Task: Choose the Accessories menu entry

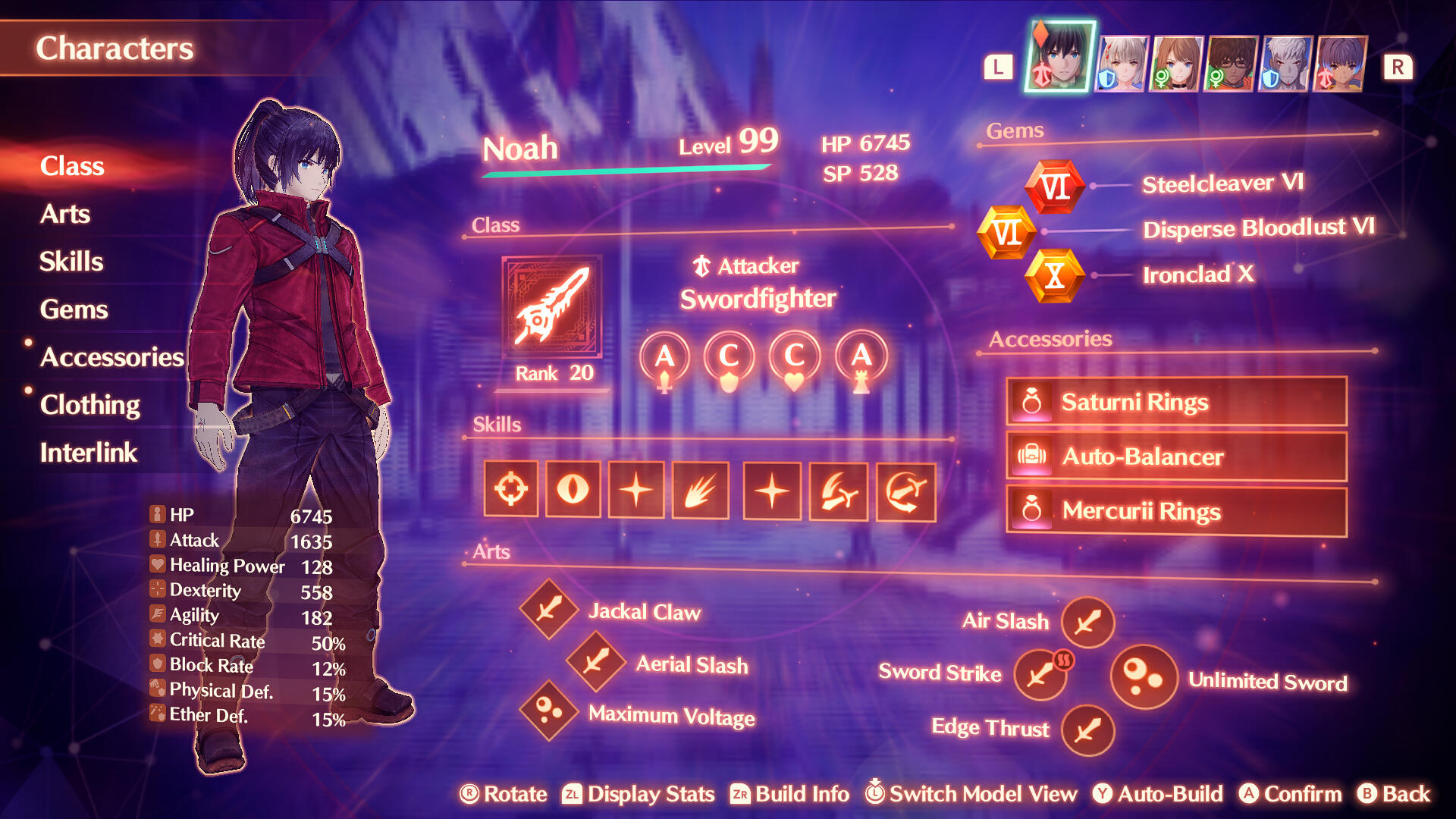Action: point(111,357)
